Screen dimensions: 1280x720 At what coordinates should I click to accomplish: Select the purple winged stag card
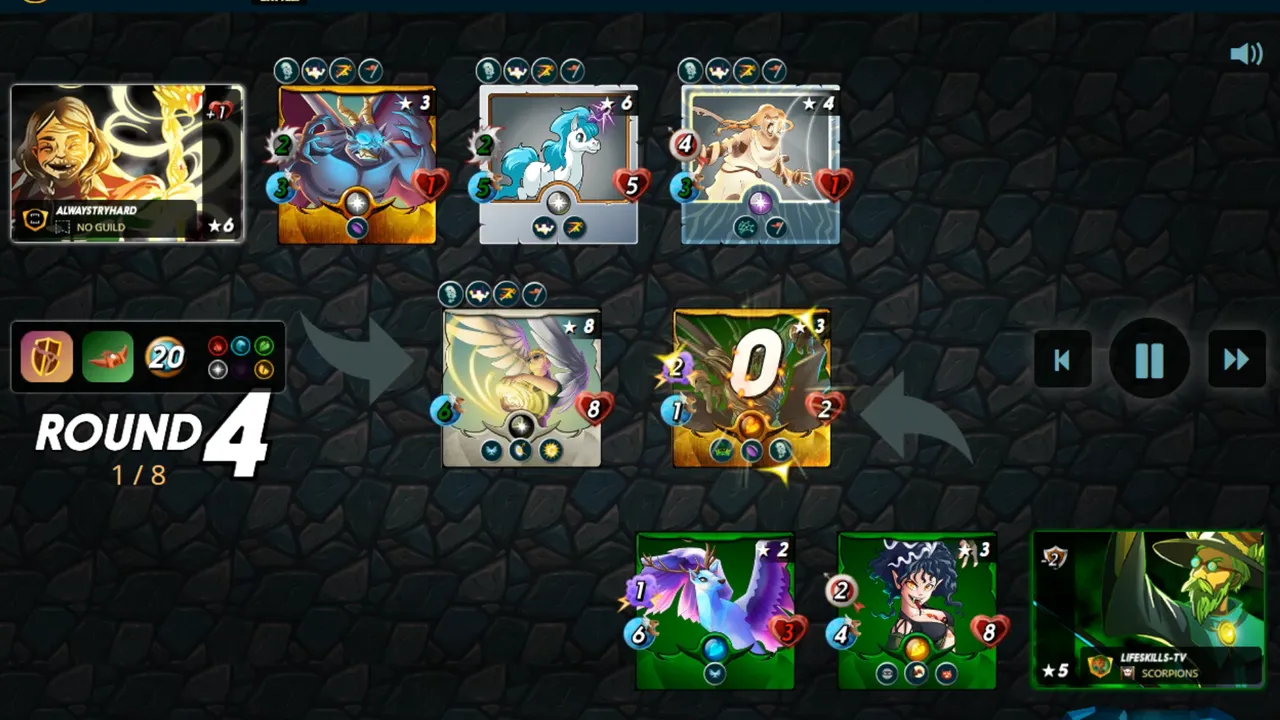[715, 611]
